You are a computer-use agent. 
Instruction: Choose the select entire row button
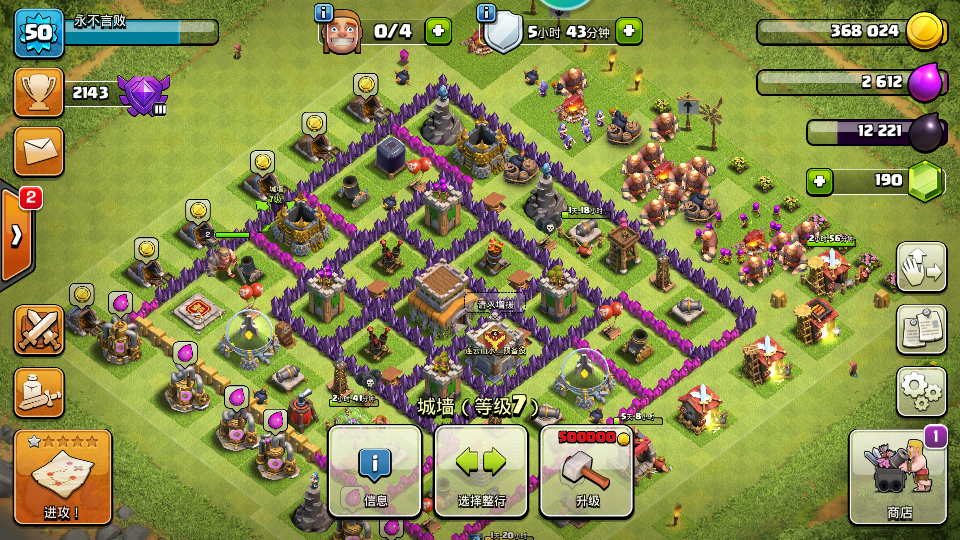481,471
